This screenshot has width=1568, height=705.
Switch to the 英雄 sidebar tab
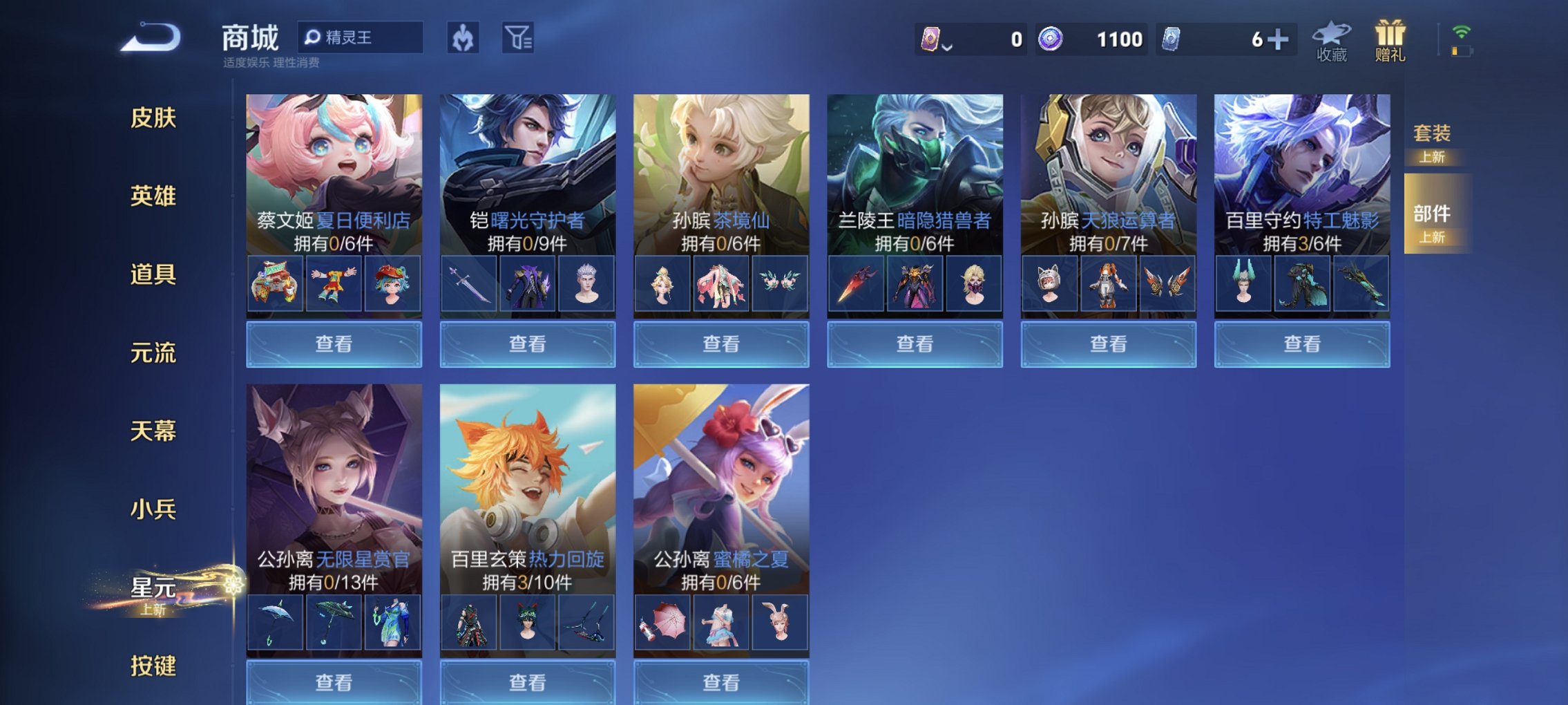point(153,196)
